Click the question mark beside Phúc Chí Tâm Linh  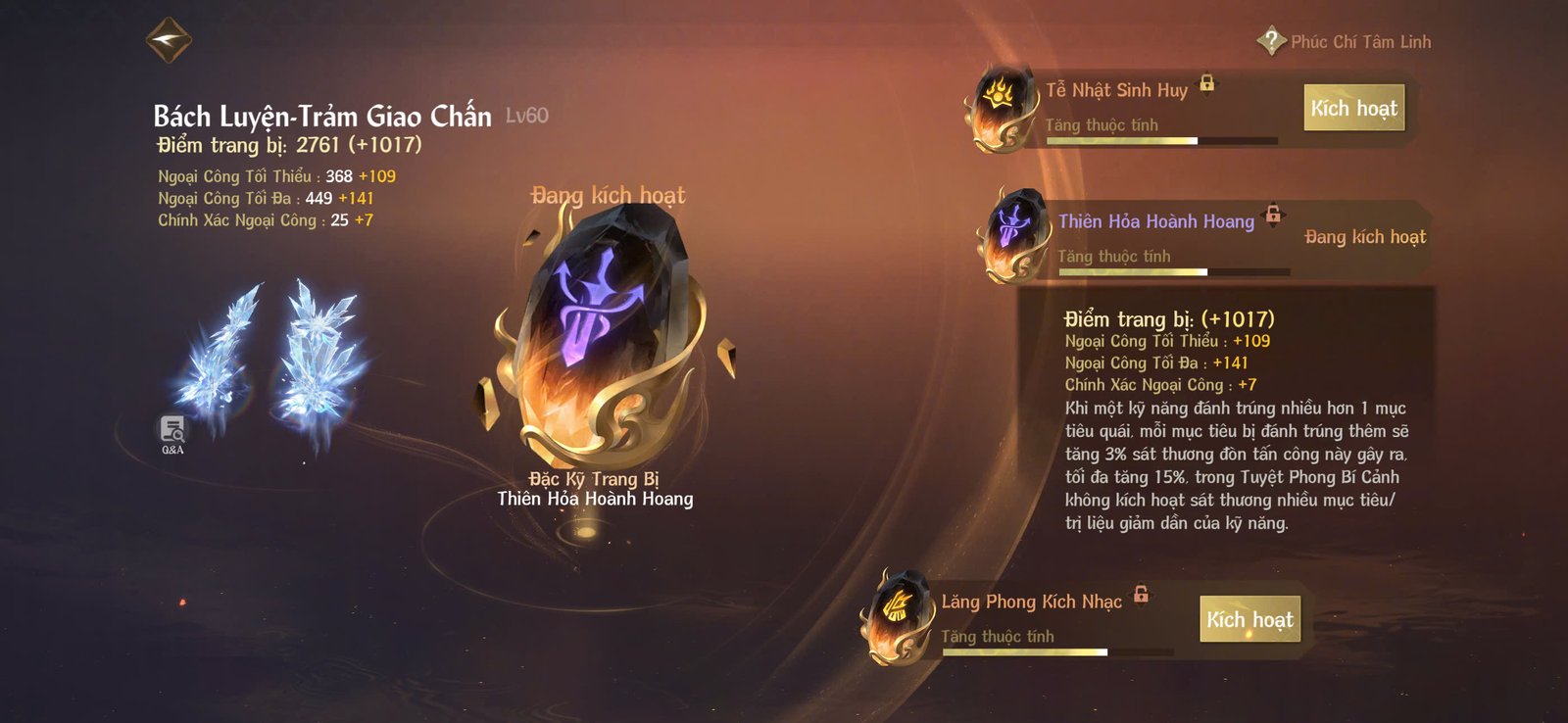pyautogui.click(x=1270, y=41)
